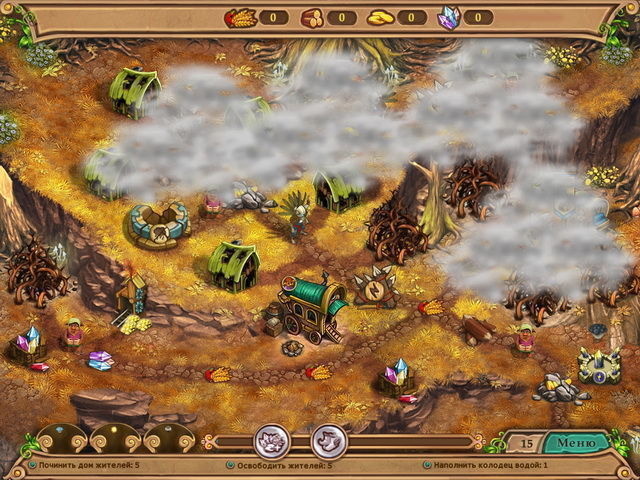Activate the resources pile bonus medallion
640x480 pixels.
pyautogui.click(x=271, y=440)
